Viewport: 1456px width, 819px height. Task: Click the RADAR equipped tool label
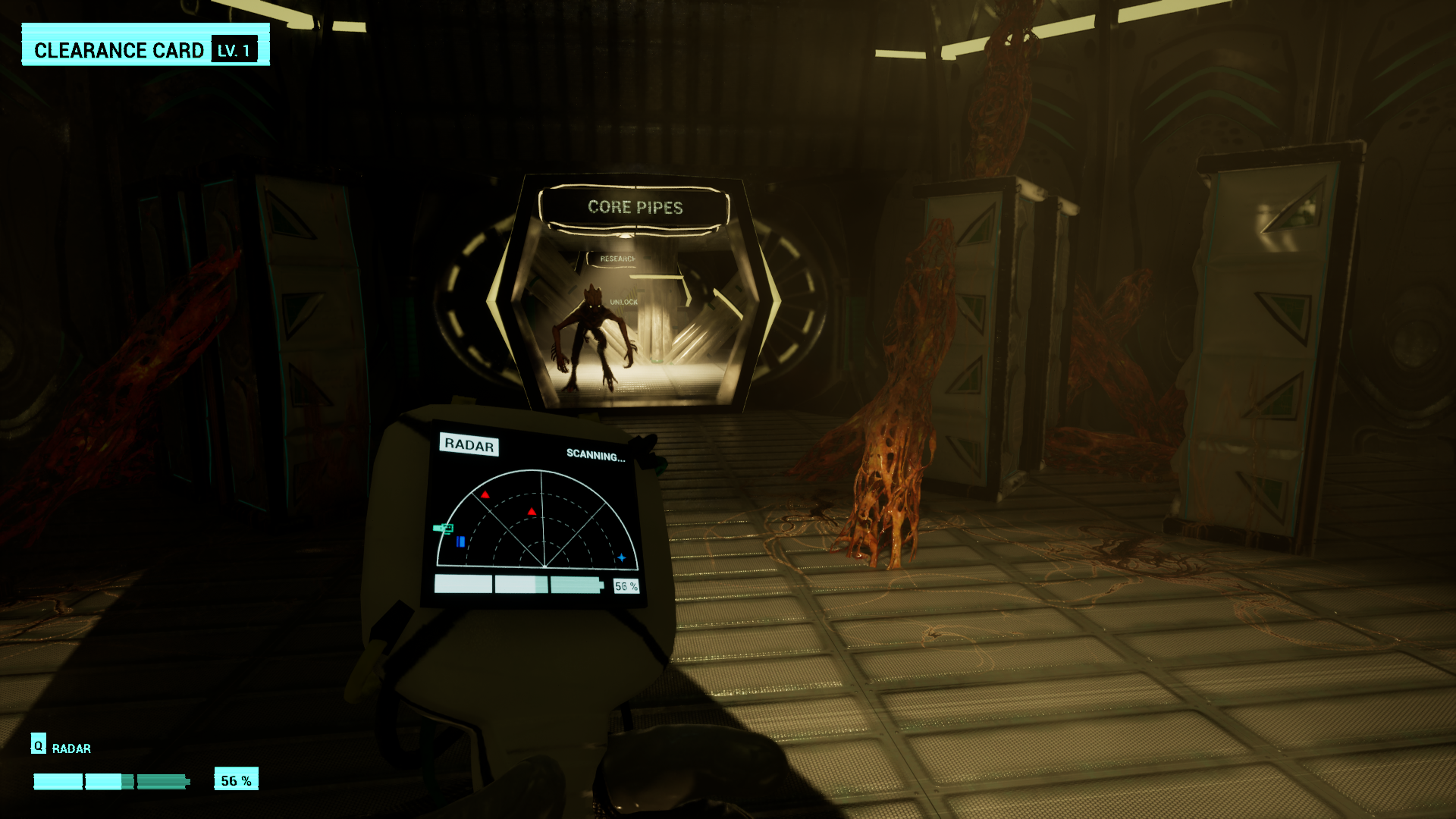[x=71, y=748]
